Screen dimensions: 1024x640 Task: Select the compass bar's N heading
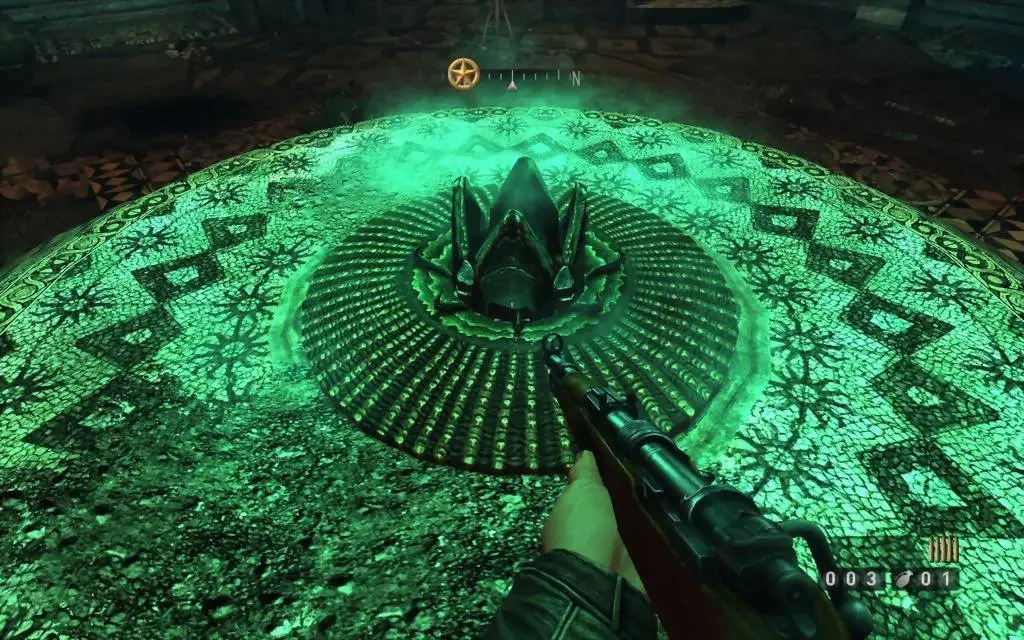point(575,77)
